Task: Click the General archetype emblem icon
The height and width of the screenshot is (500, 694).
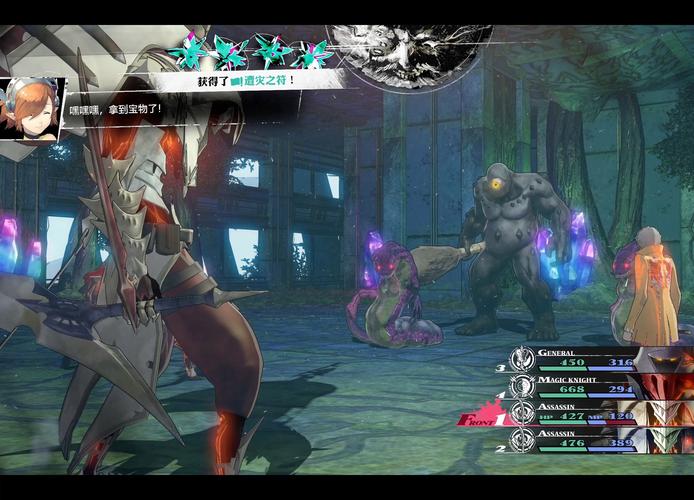Action: click(522, 360)
